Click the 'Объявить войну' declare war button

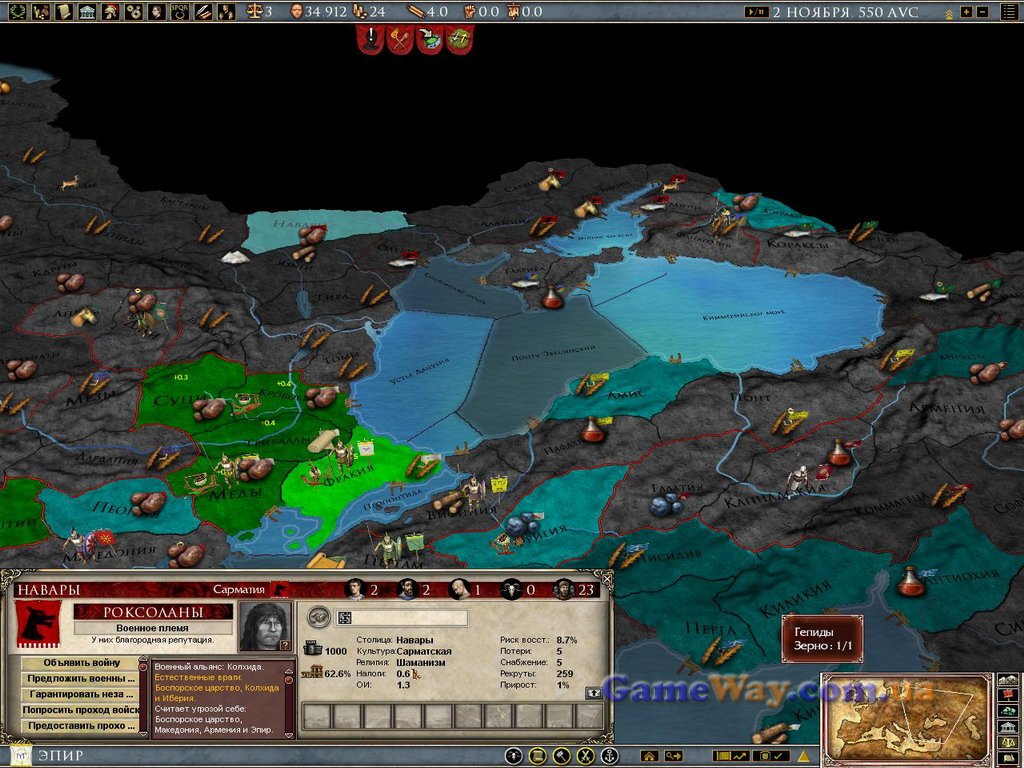tap(81, 662)
